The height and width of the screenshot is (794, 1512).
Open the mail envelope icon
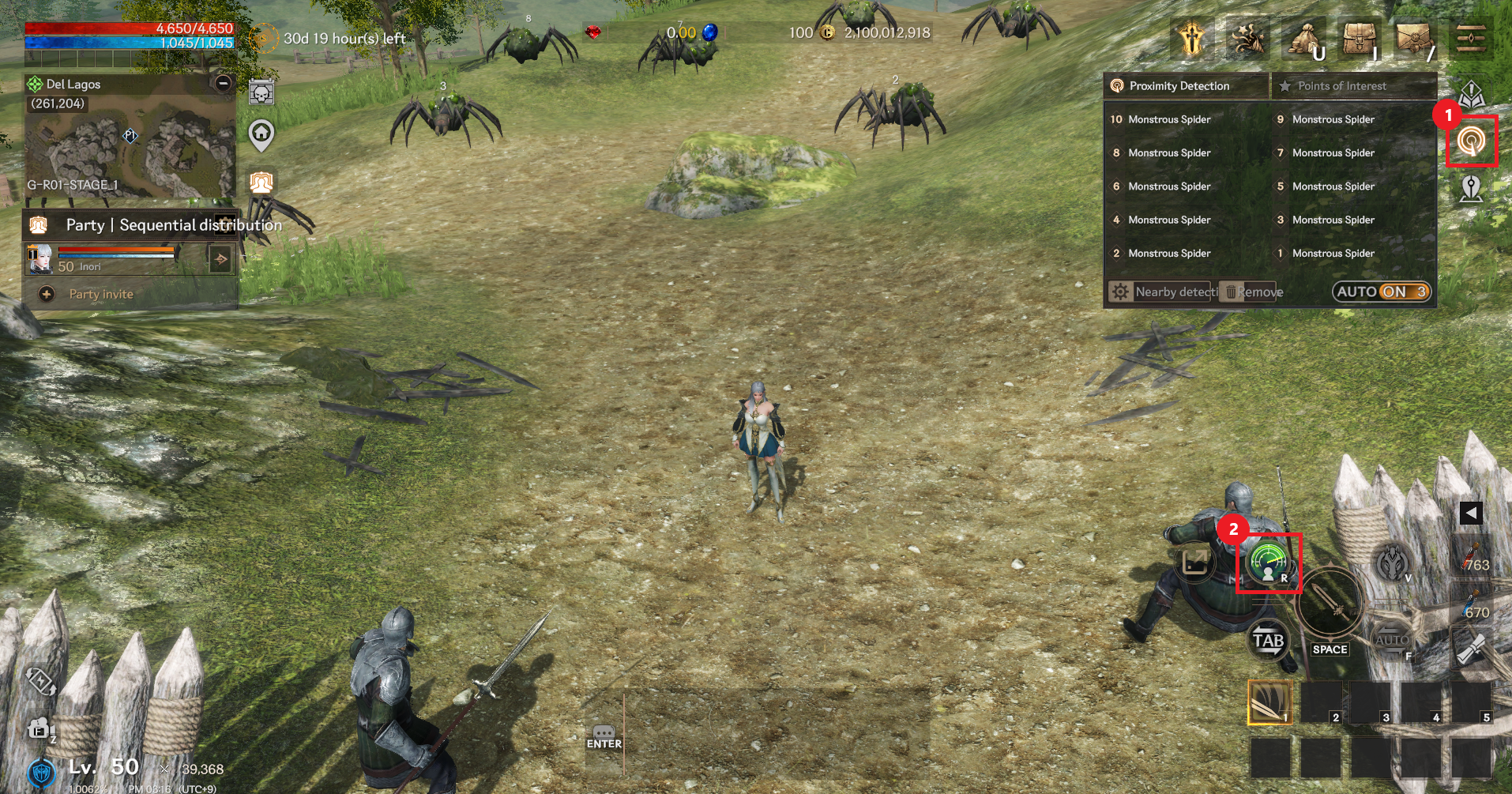[x=1413, y=38]
